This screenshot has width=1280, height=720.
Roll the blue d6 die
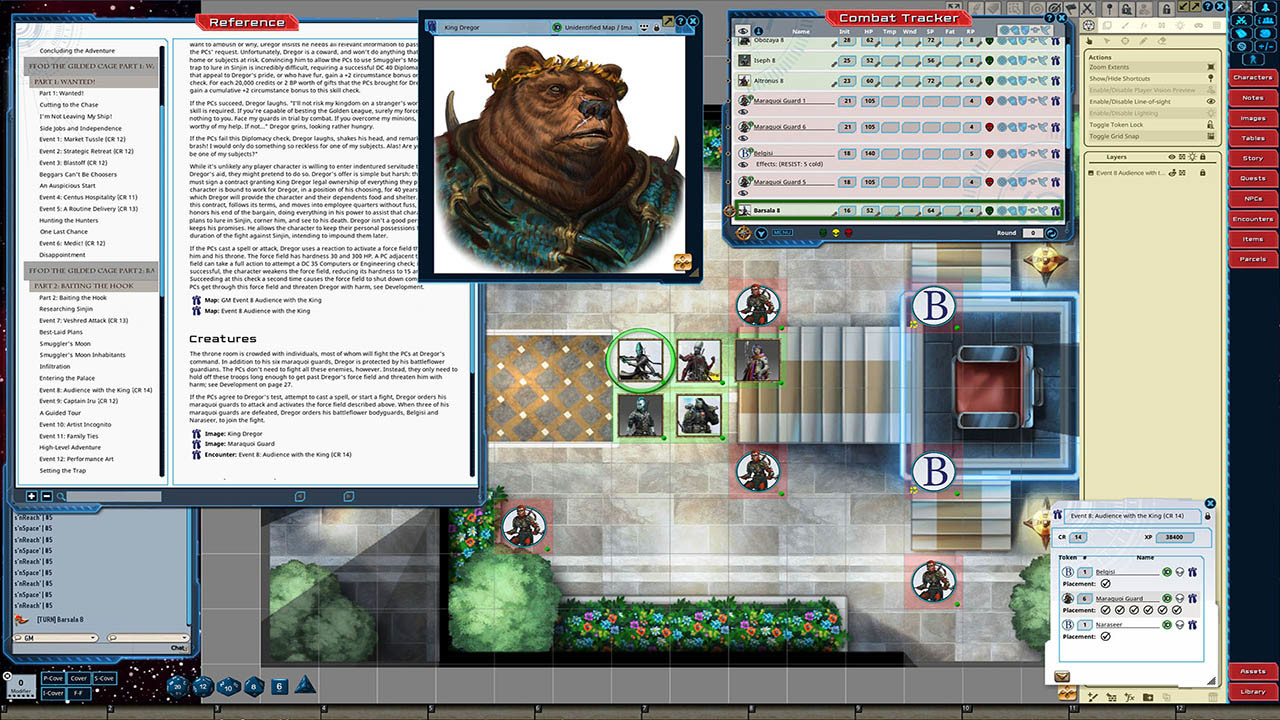(277, 686)
